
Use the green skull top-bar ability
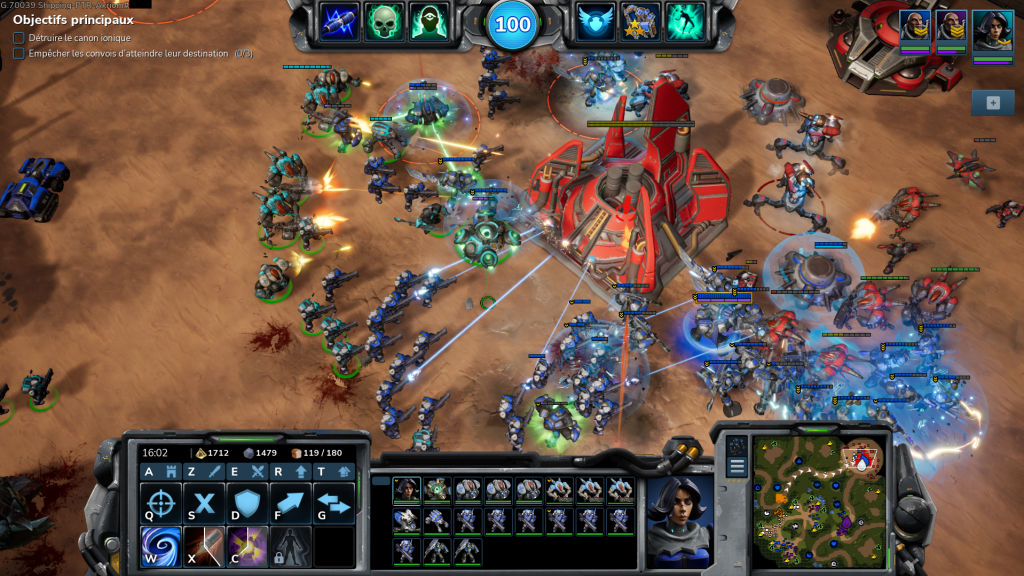(383, 21)
